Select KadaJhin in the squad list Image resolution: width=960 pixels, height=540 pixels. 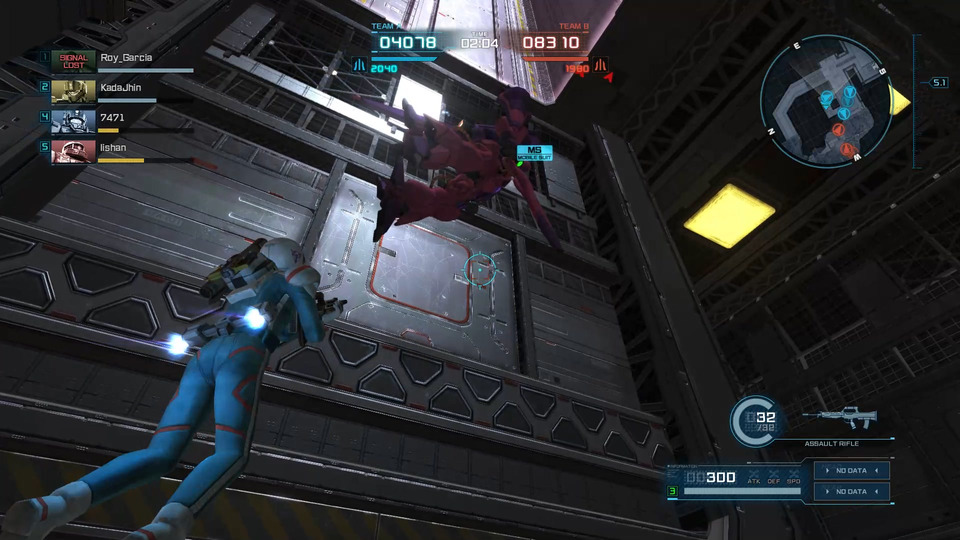point(122,89)
